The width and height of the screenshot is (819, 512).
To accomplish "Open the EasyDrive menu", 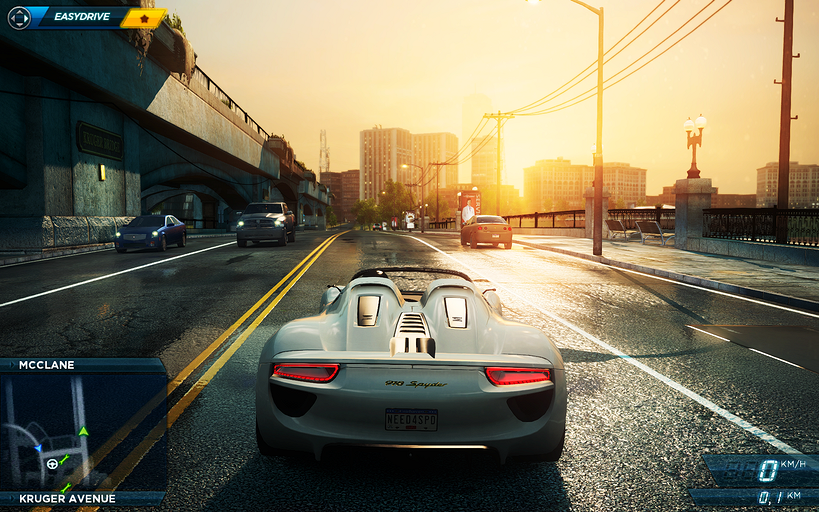I will 80,17.
